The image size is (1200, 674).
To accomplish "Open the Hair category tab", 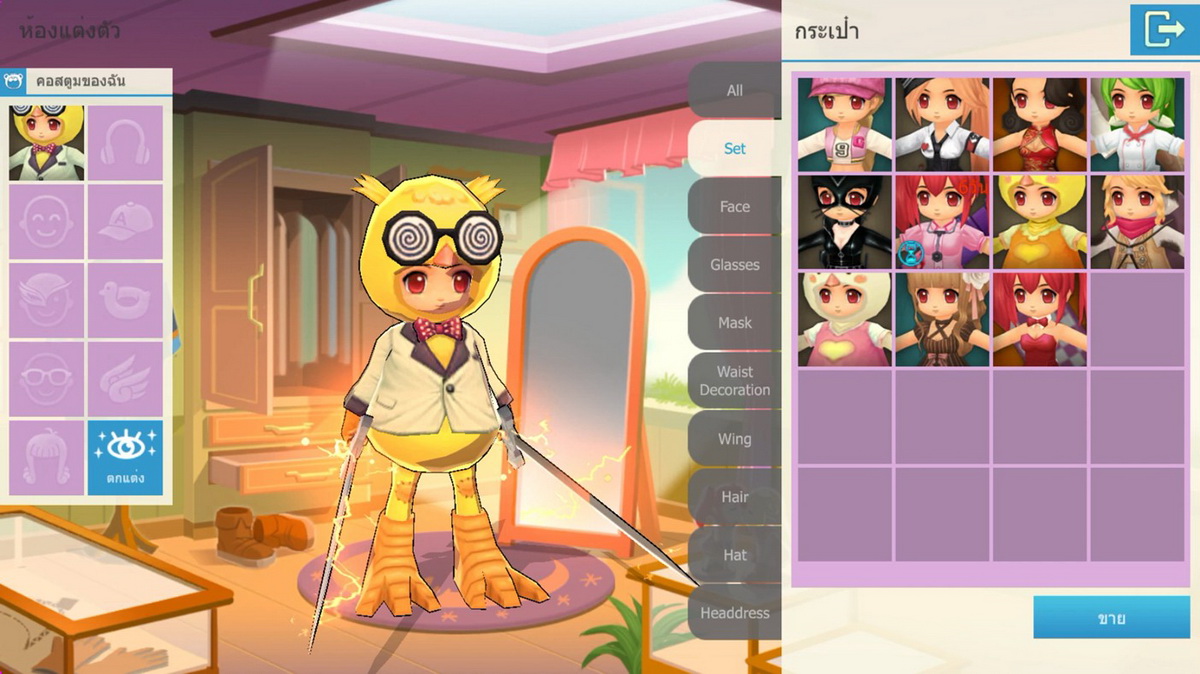I will [x=734, y=496].
